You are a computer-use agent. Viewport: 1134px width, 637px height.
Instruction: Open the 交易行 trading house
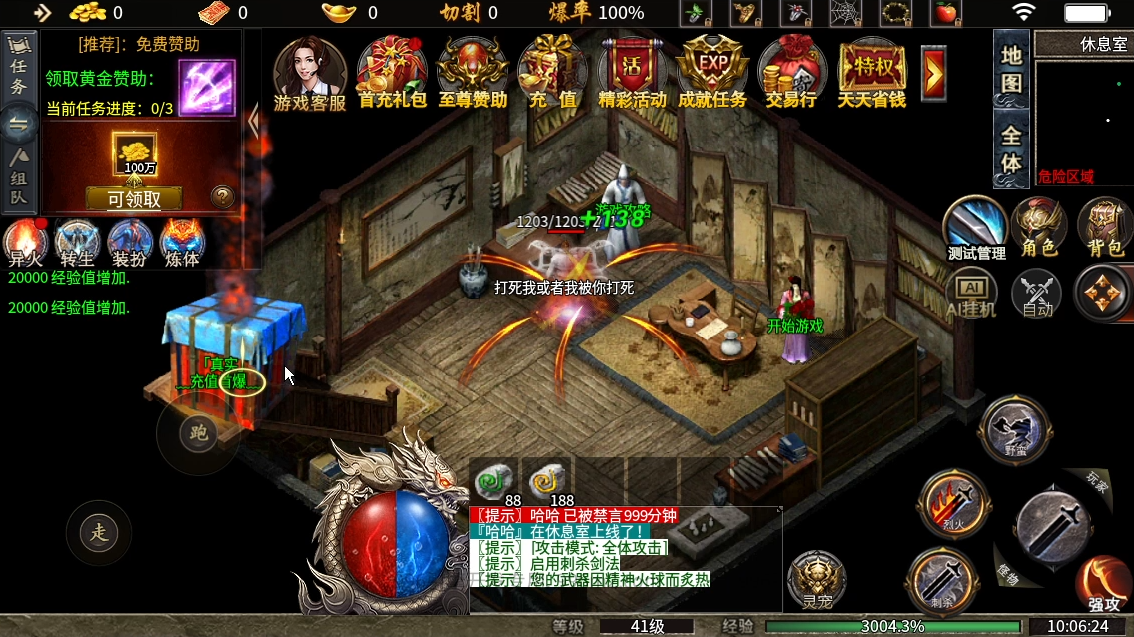[x=791, y=70]
